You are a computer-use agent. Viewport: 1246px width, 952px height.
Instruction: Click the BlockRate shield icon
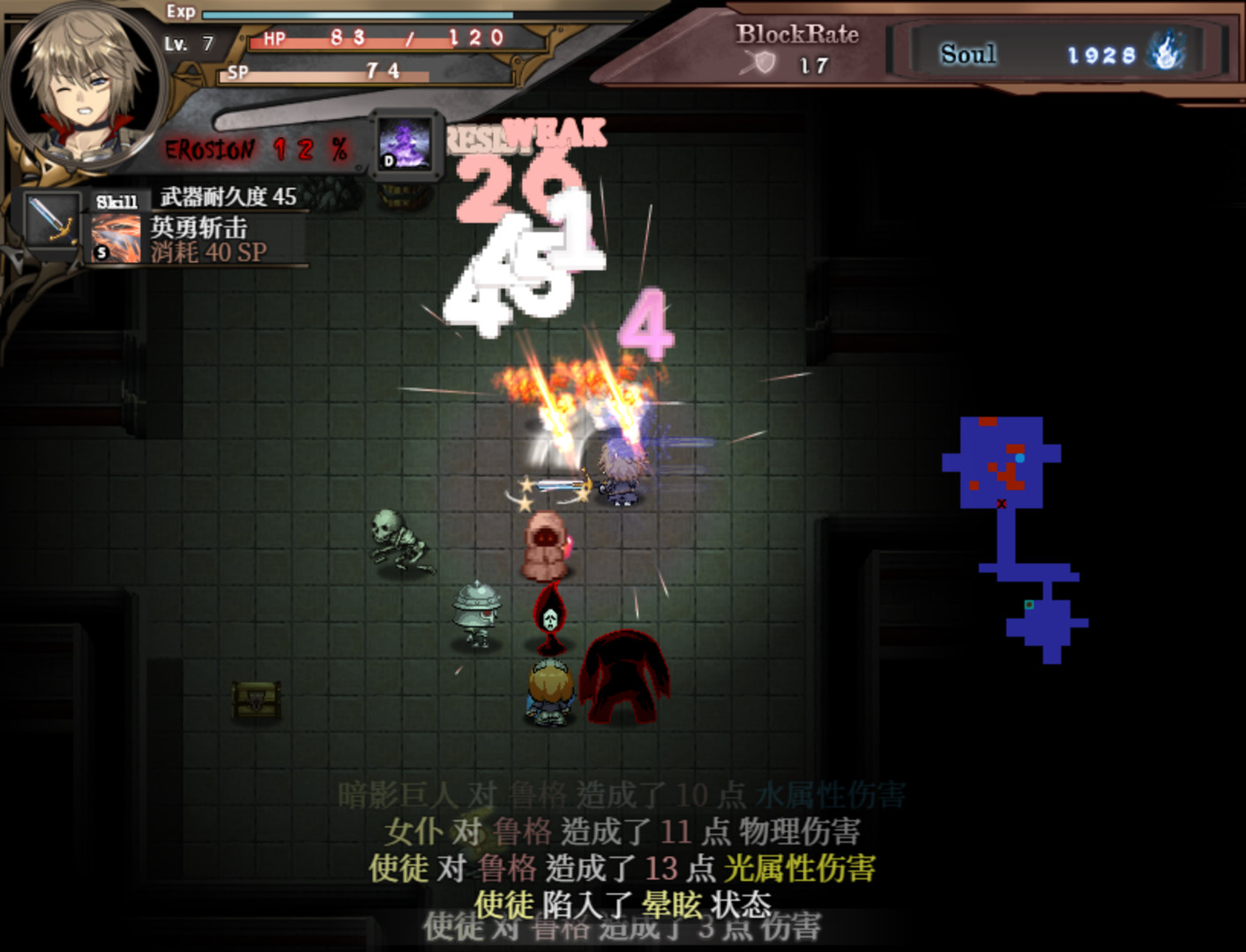[x=764, y=64]
